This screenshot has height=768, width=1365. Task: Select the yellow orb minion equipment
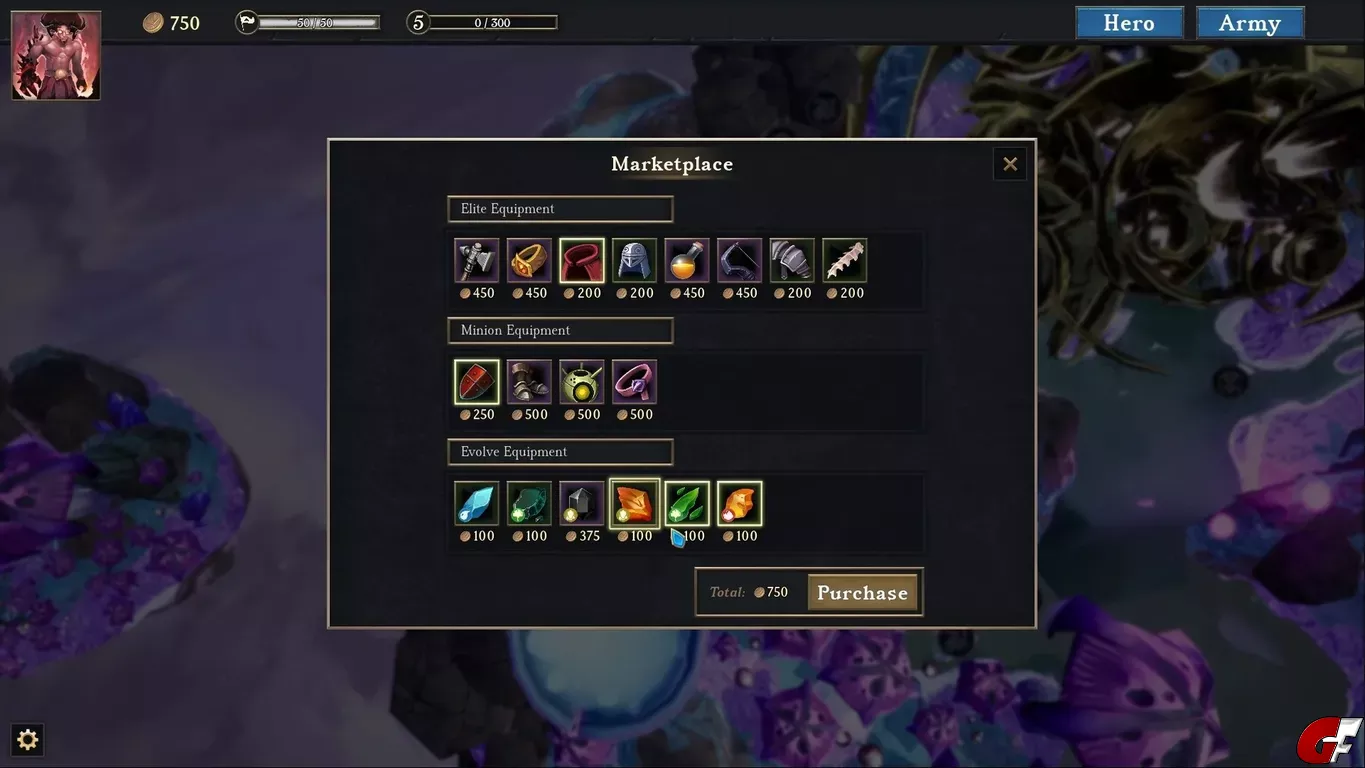(582, 382)
